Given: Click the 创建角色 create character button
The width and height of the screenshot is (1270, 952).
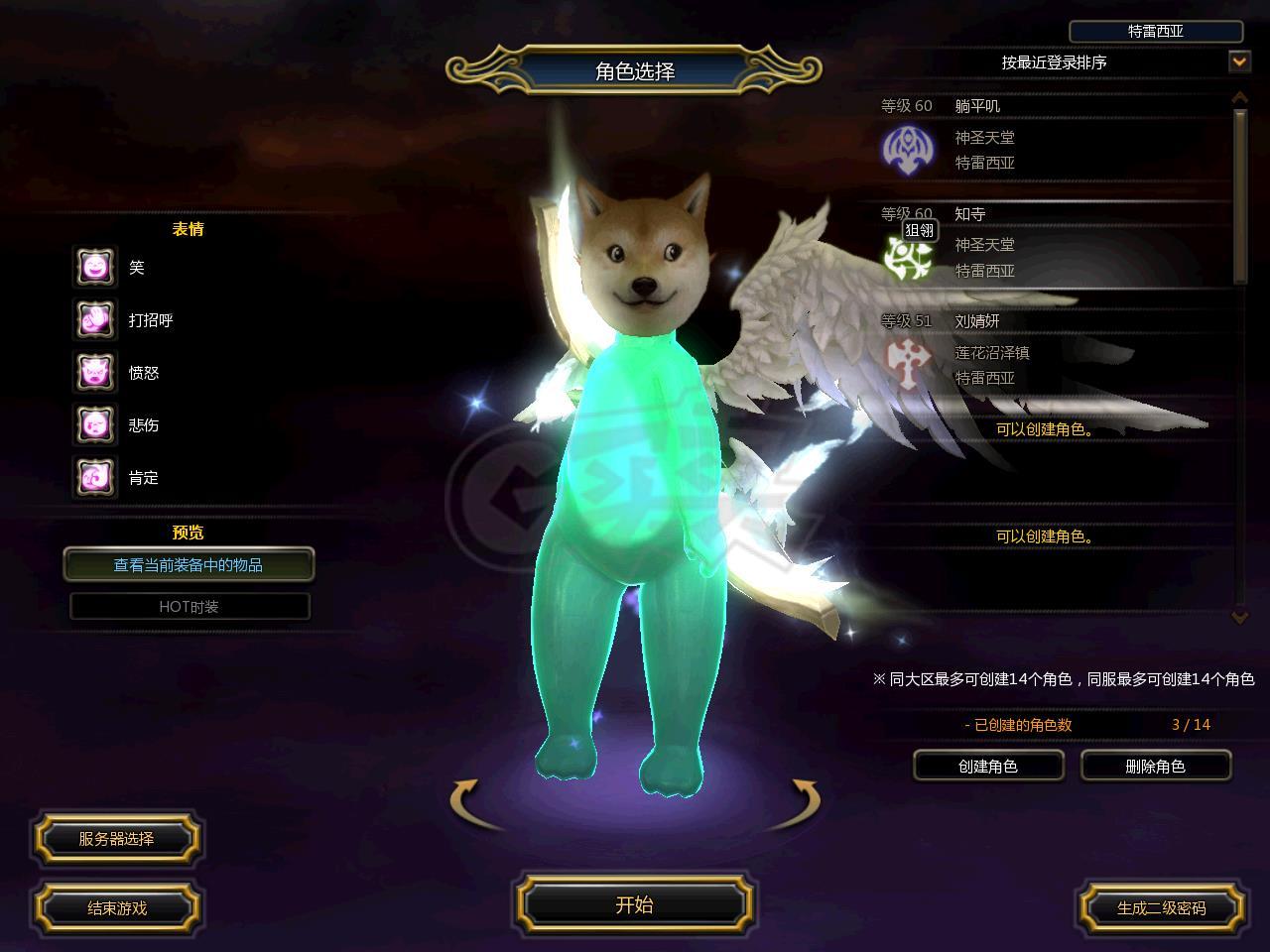Looking at the screenshot, I should coord(988,766).
